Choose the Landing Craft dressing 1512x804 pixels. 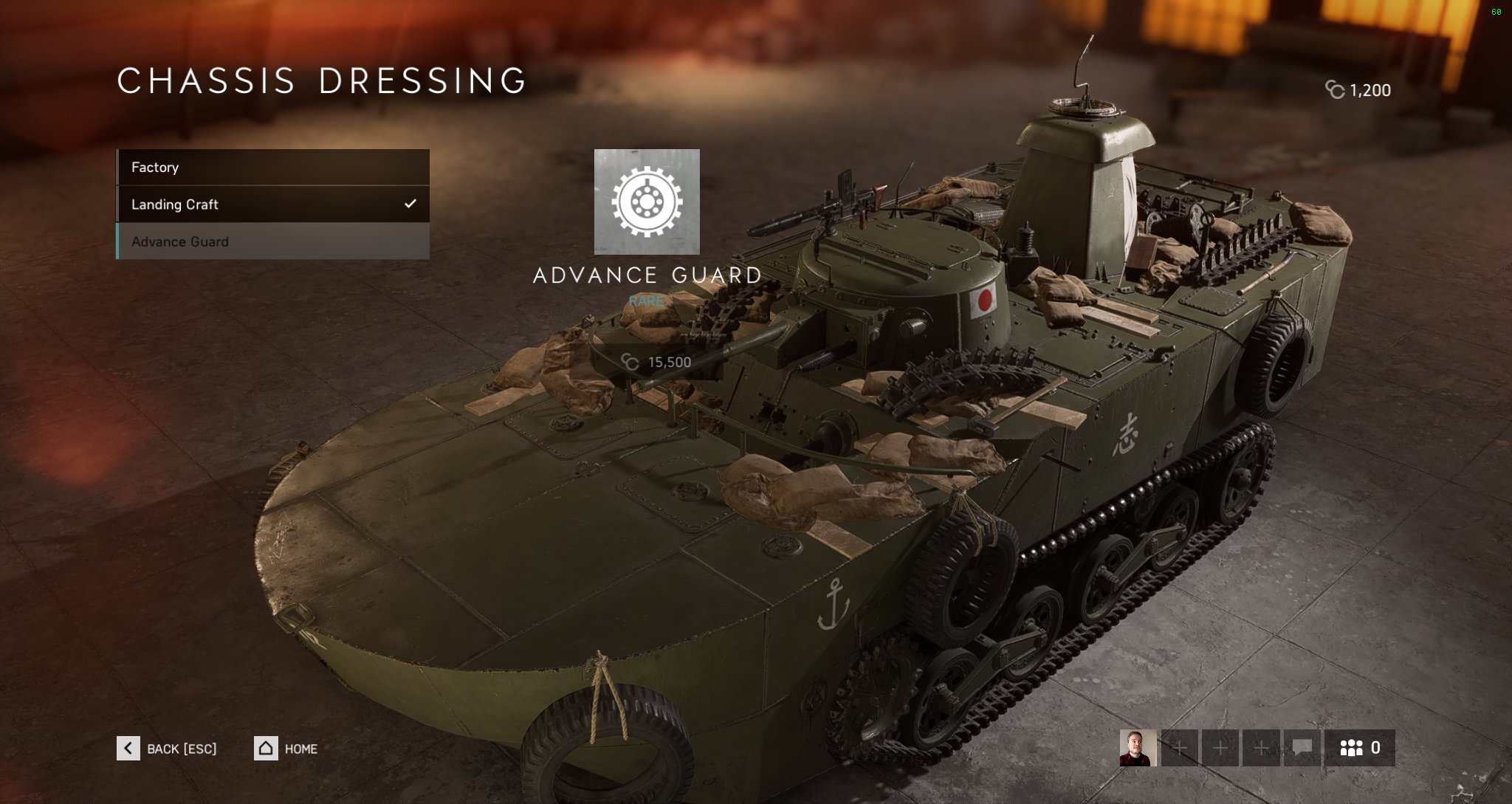point(272,205)
